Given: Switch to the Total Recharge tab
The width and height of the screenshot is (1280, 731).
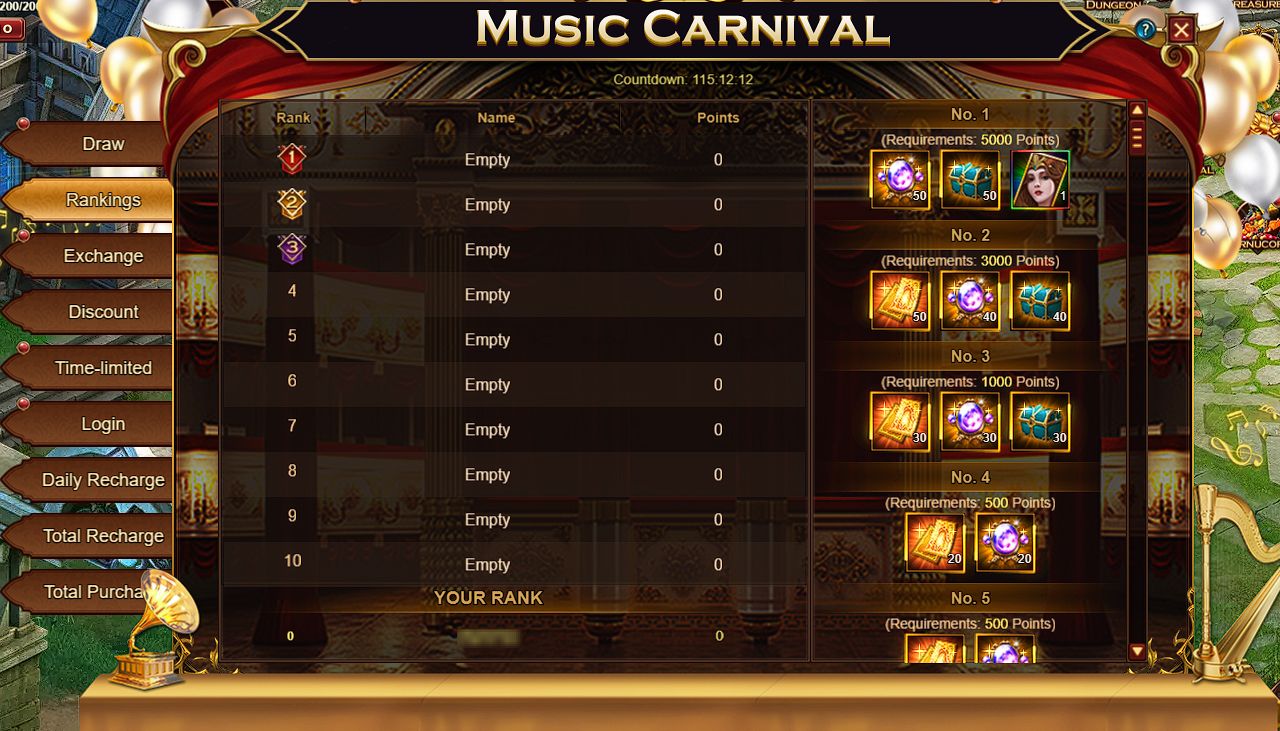Looking at the screenshot, I should click(x=103, y=536).
